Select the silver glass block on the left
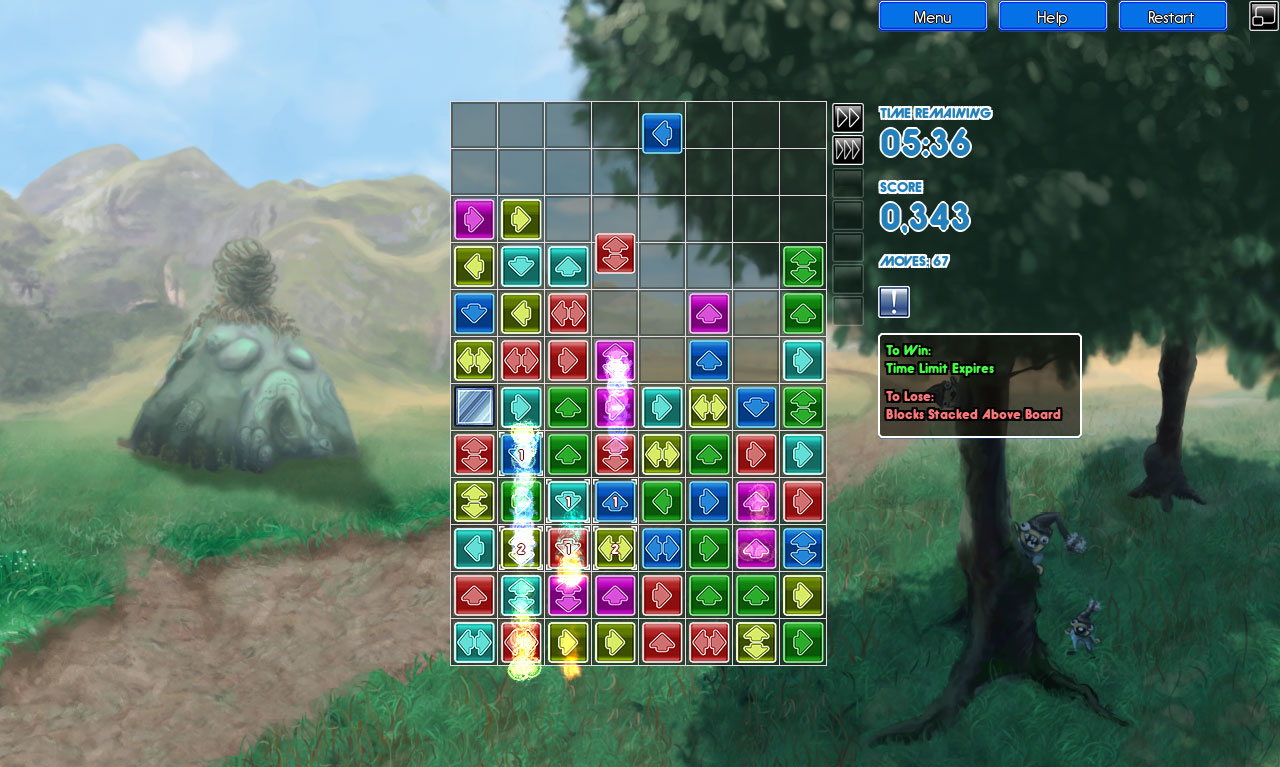Screen dimensions: 1280x767 pyautogui.click(x=472, y=408)
